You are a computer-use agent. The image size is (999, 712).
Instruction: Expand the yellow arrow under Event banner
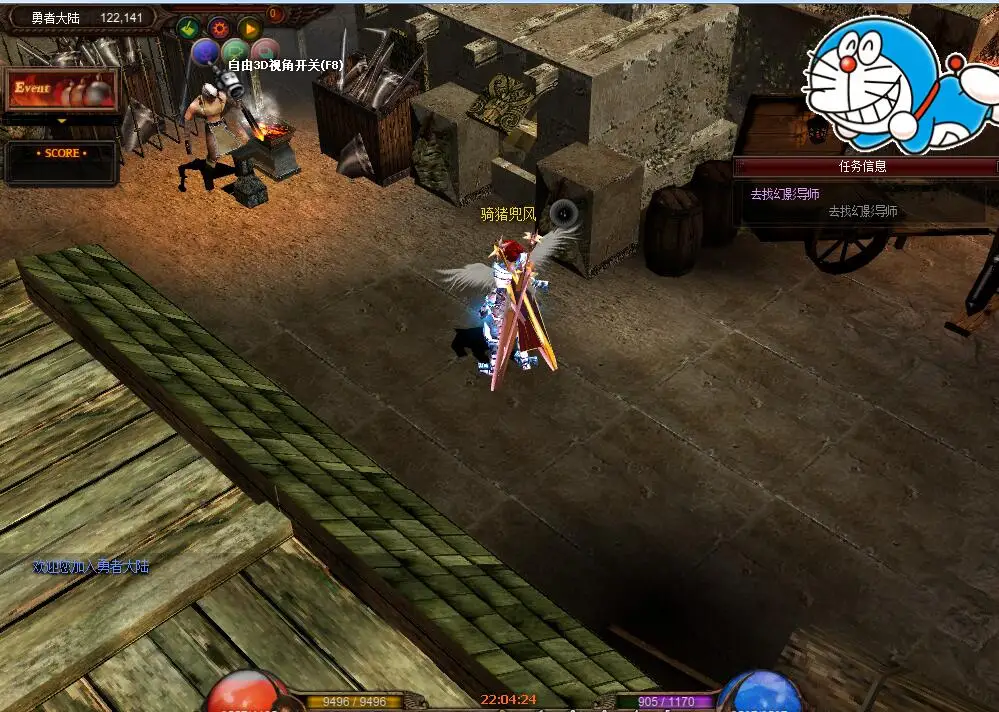61,120
